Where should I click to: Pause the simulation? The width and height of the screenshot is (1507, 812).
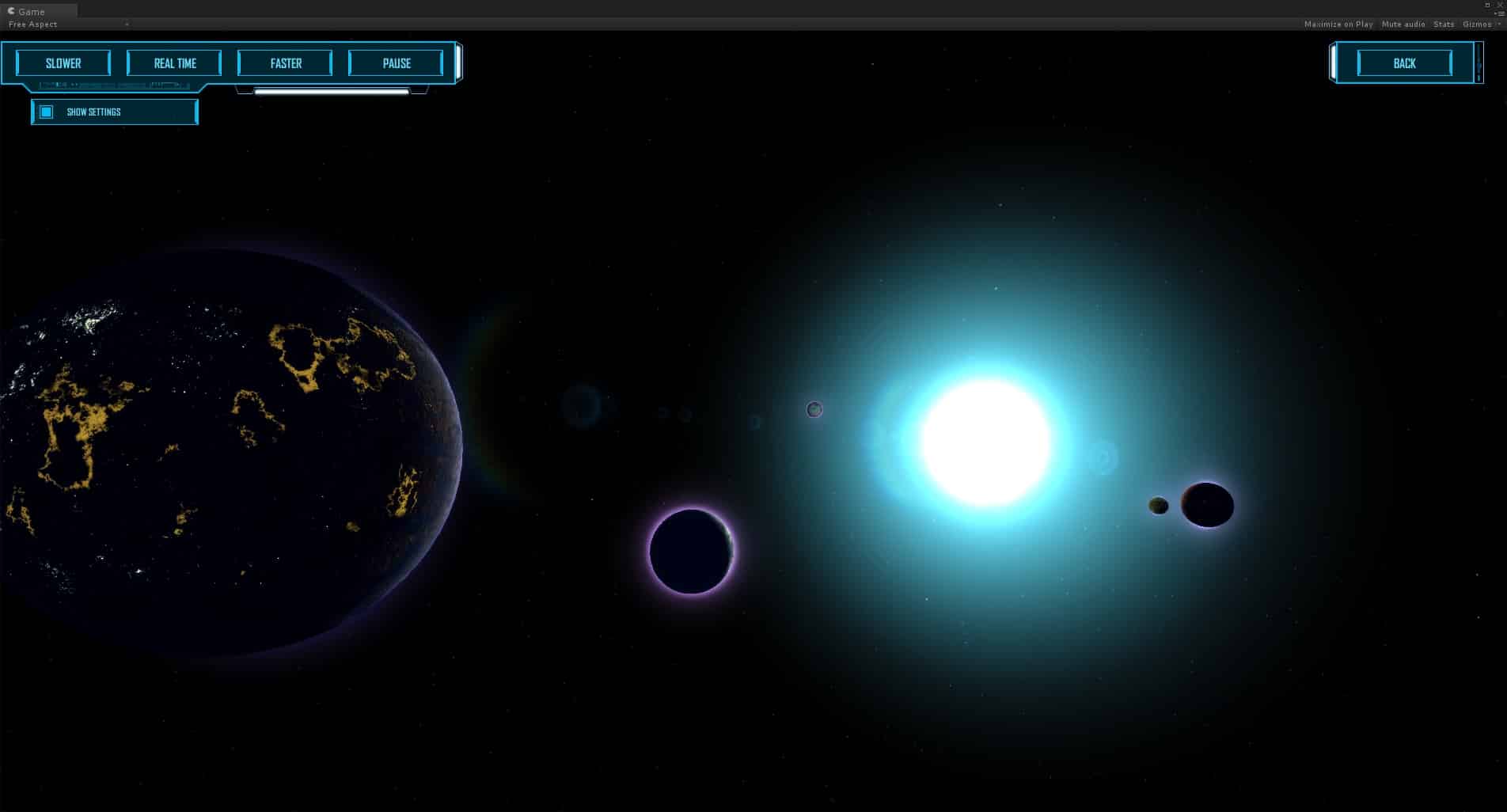pos(396,63)
